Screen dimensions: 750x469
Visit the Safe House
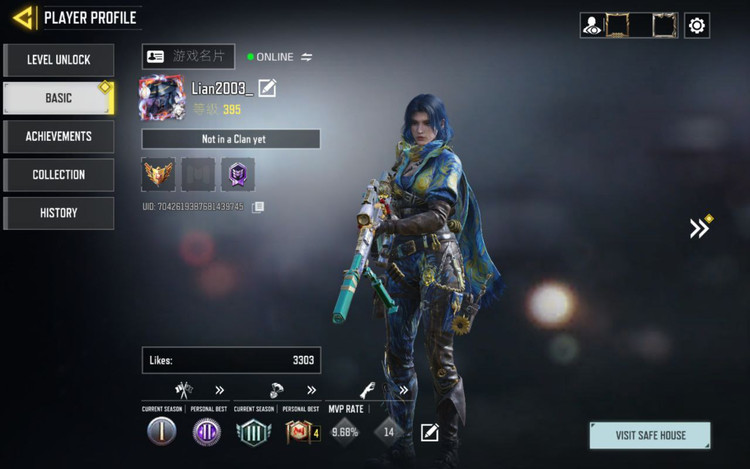(650, 435)
